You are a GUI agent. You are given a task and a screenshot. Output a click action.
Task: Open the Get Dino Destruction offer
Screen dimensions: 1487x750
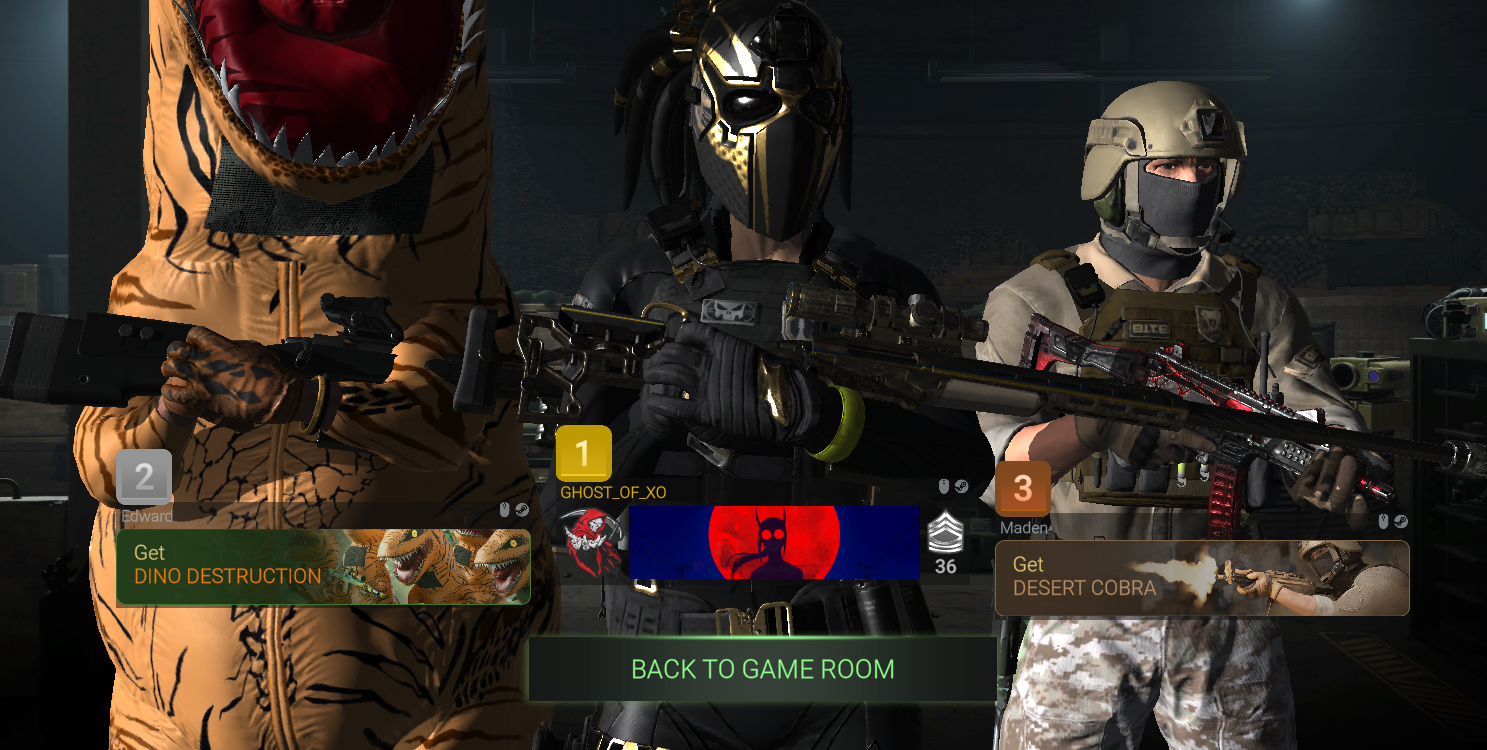click(323, 566)
